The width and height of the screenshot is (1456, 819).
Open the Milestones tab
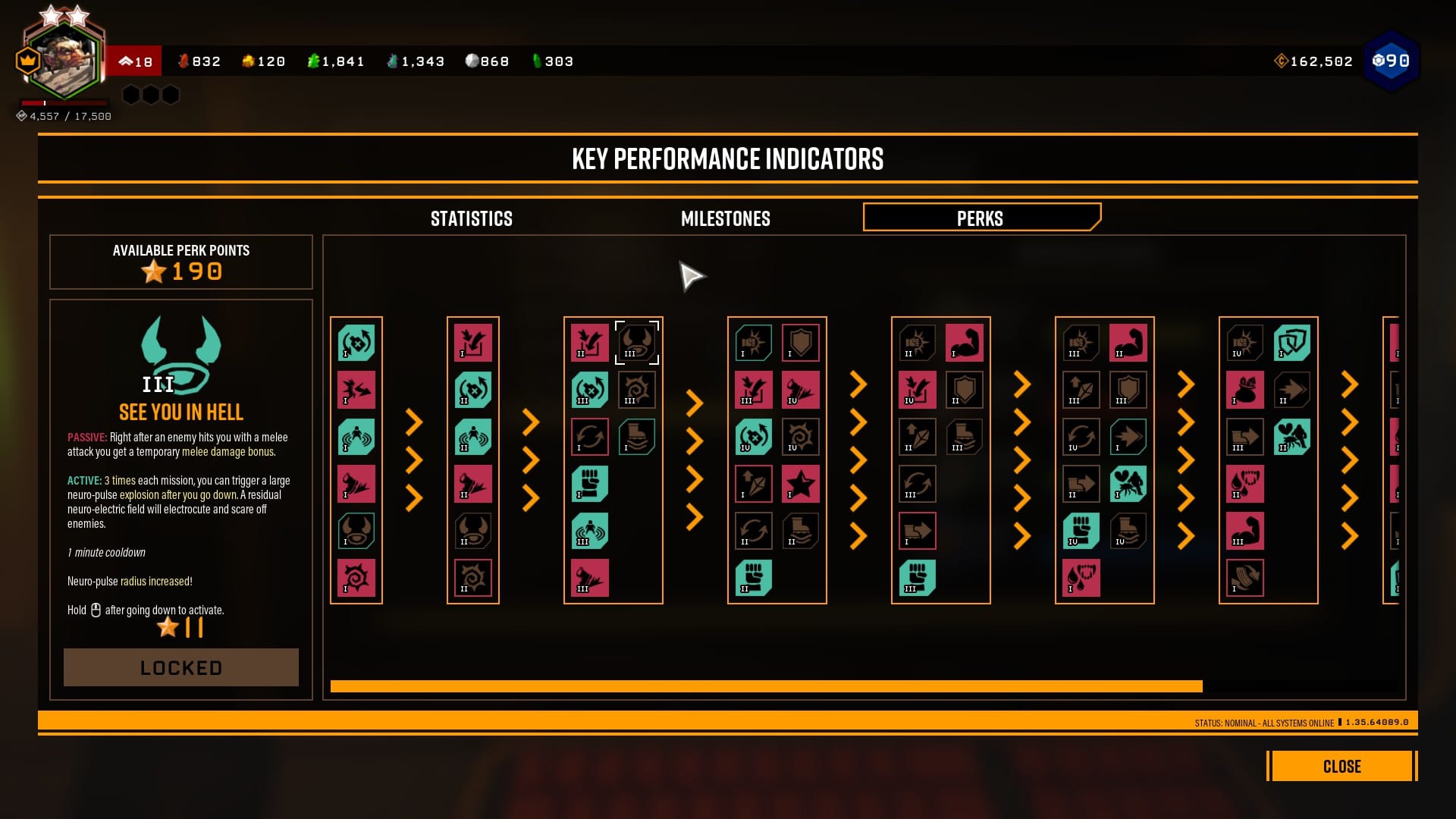click(x=725, y=219)
